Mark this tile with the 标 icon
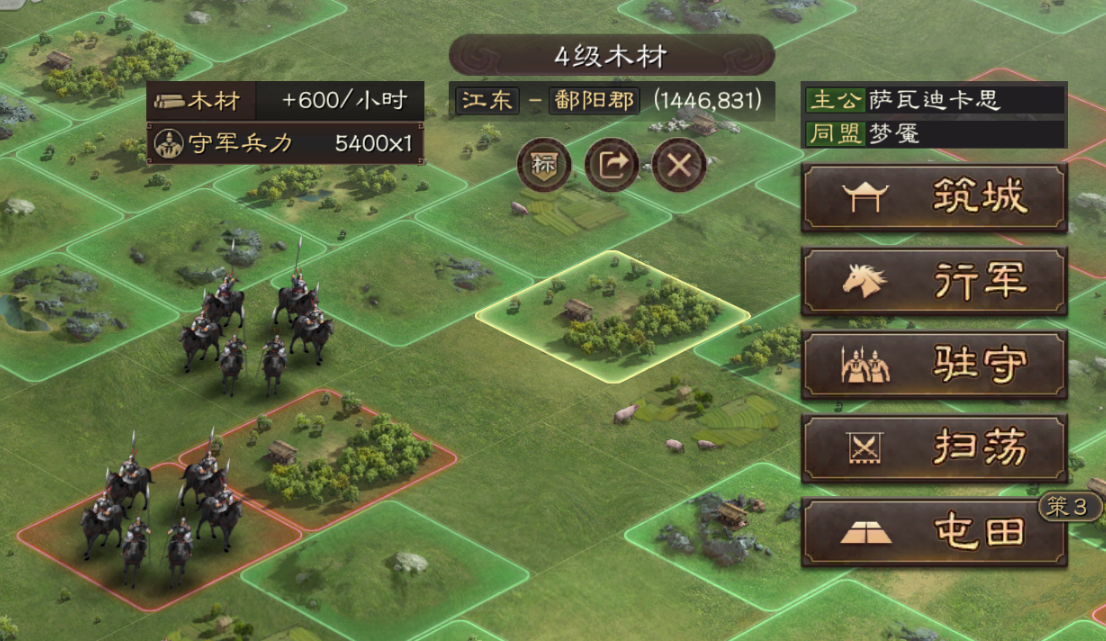The height and width of the screenshot is (641, 1106). click(544, 165)
